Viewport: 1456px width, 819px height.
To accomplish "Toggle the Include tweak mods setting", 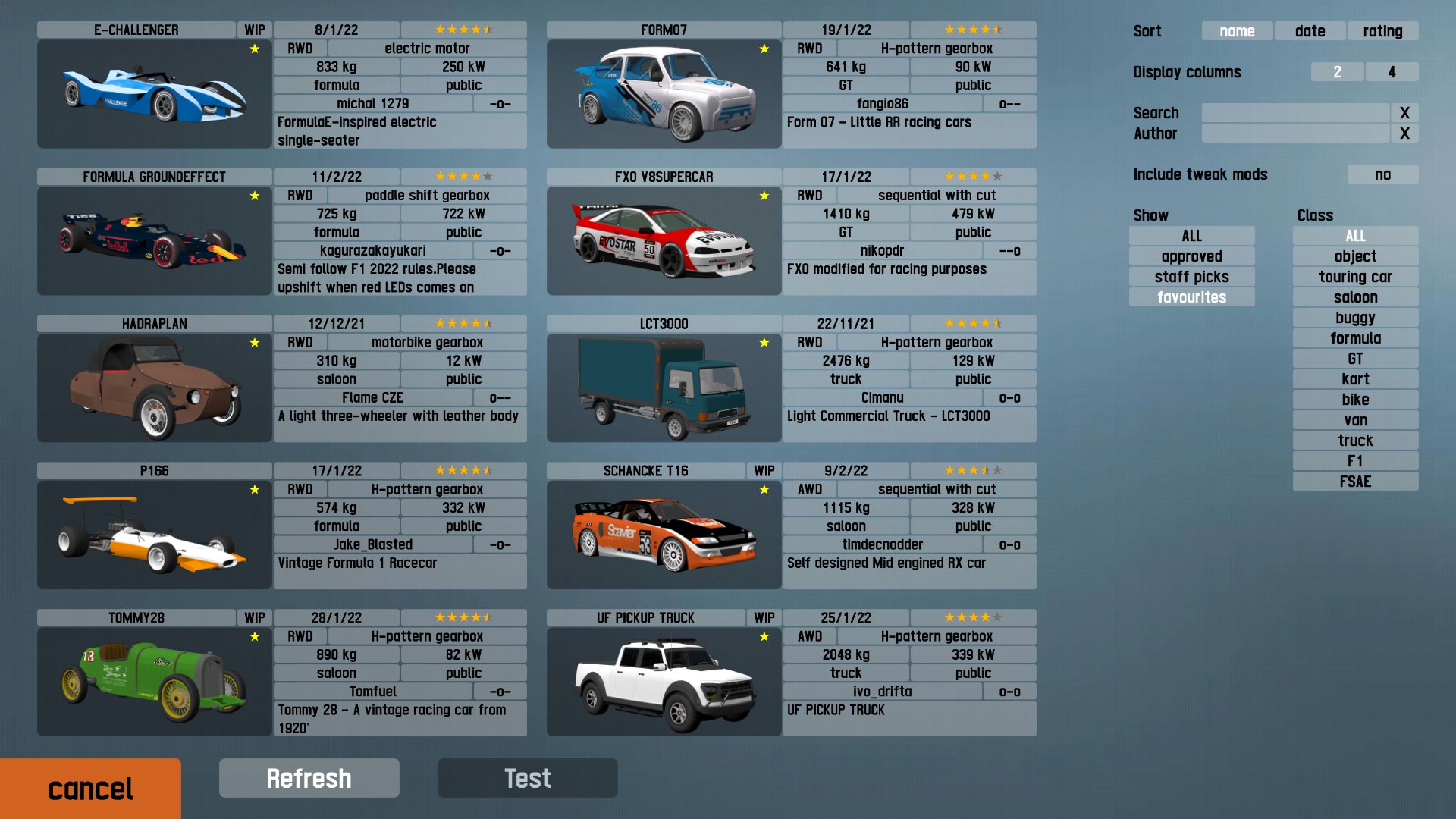I will pyautogui.click(x=1382, y=174).
